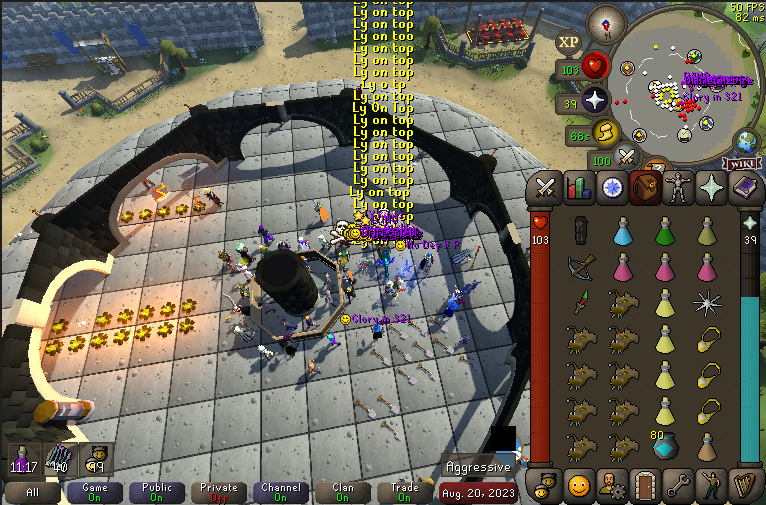Open the world map globe
The height and width of the screenshot is (505, 766).
coord(746,141)
